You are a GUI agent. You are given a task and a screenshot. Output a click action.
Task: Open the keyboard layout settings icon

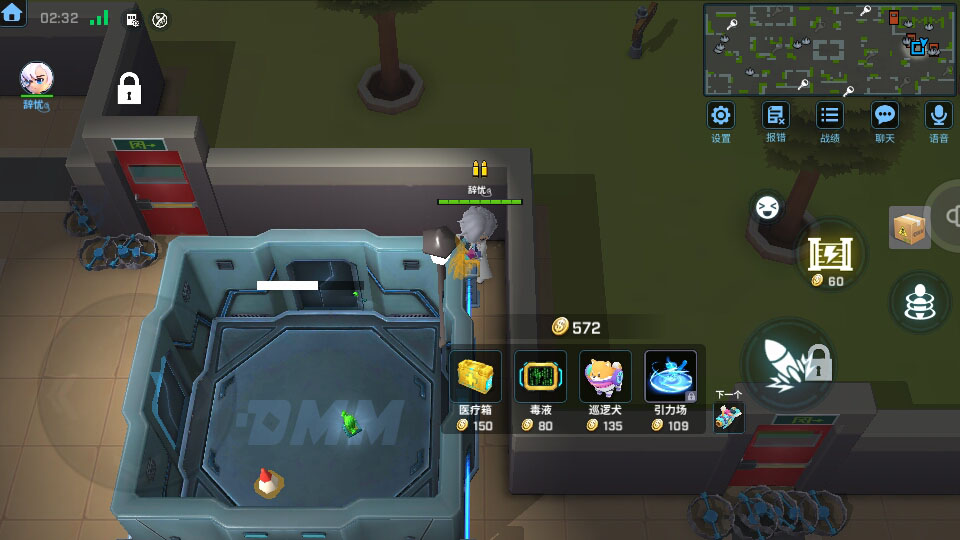[132, 19]
